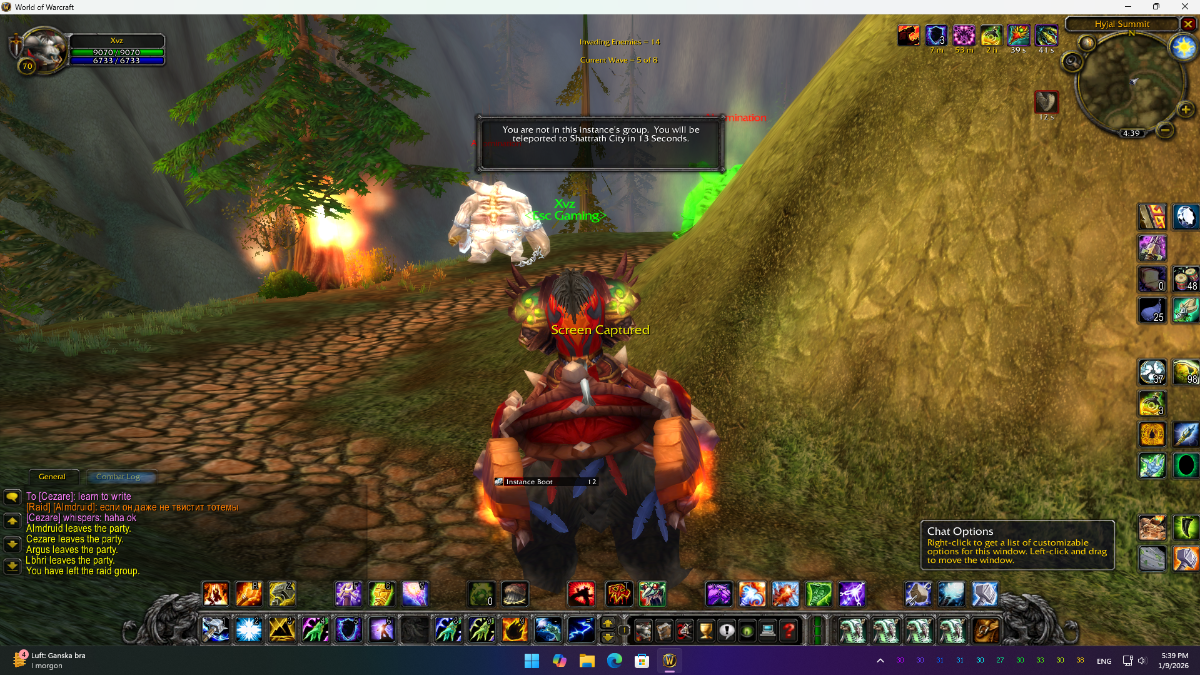The height and width of the screenshot is (675, 1200).
Task: Open the red question mark Help micro button
Action: pos(789,630)
